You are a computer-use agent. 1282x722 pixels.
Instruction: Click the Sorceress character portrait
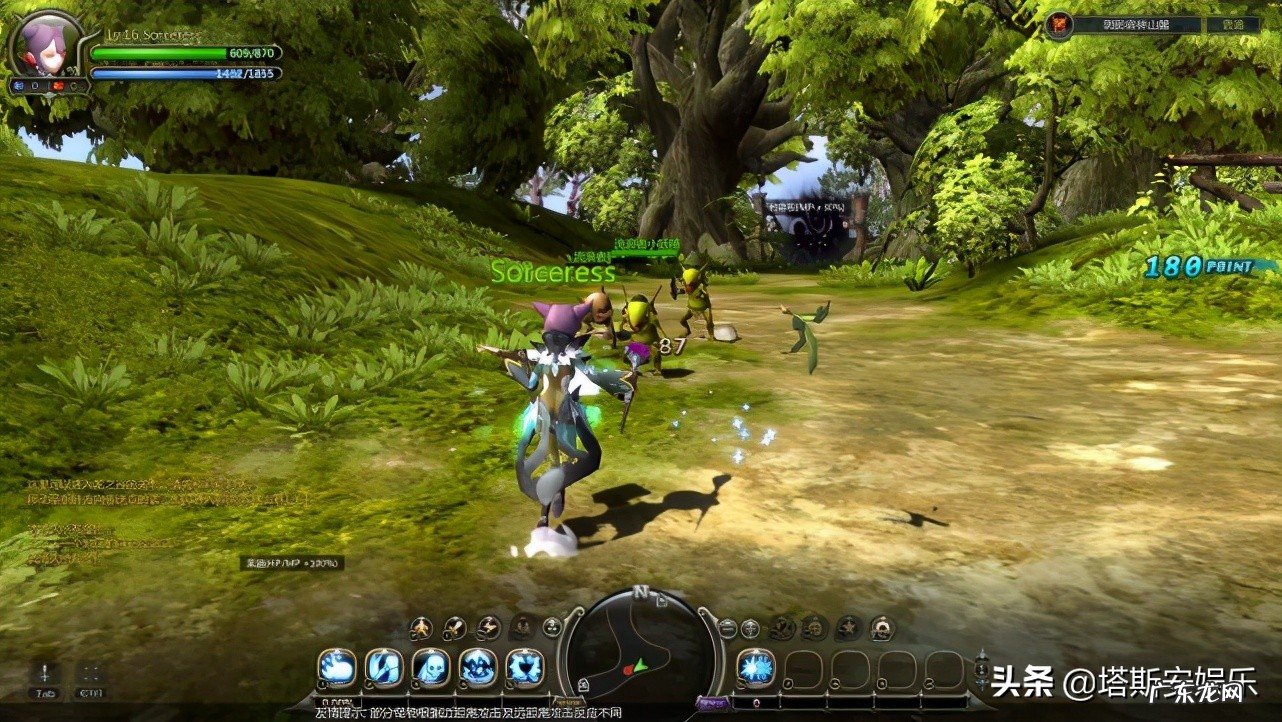[46, 45]
